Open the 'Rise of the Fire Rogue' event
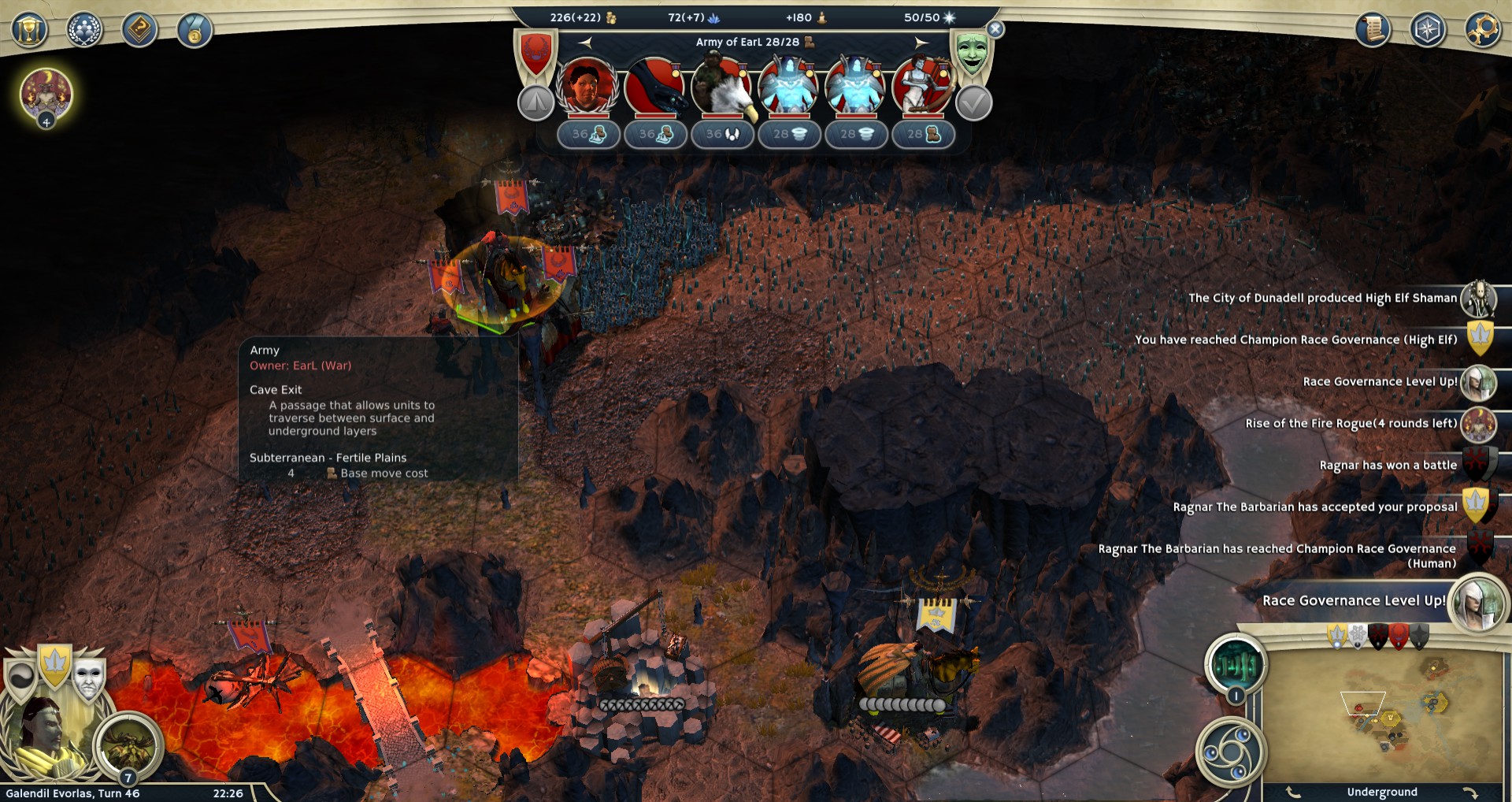This screenshot has height=802, width=1512. [x=1351, y=424]
